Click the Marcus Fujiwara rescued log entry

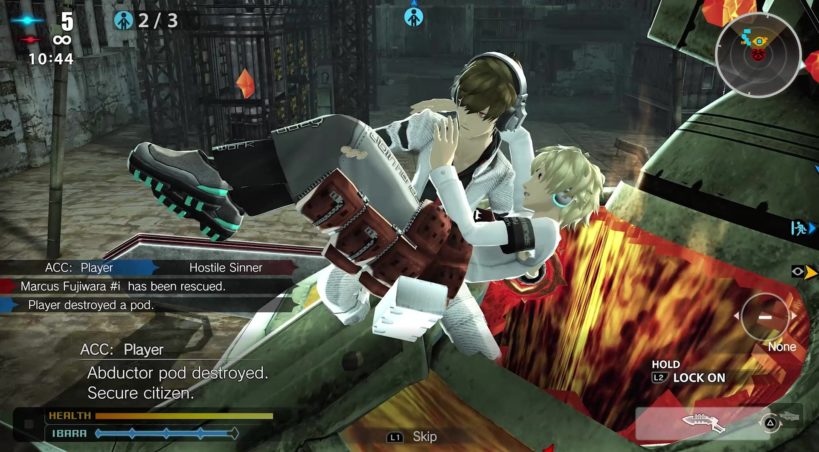tap(127, 286)
